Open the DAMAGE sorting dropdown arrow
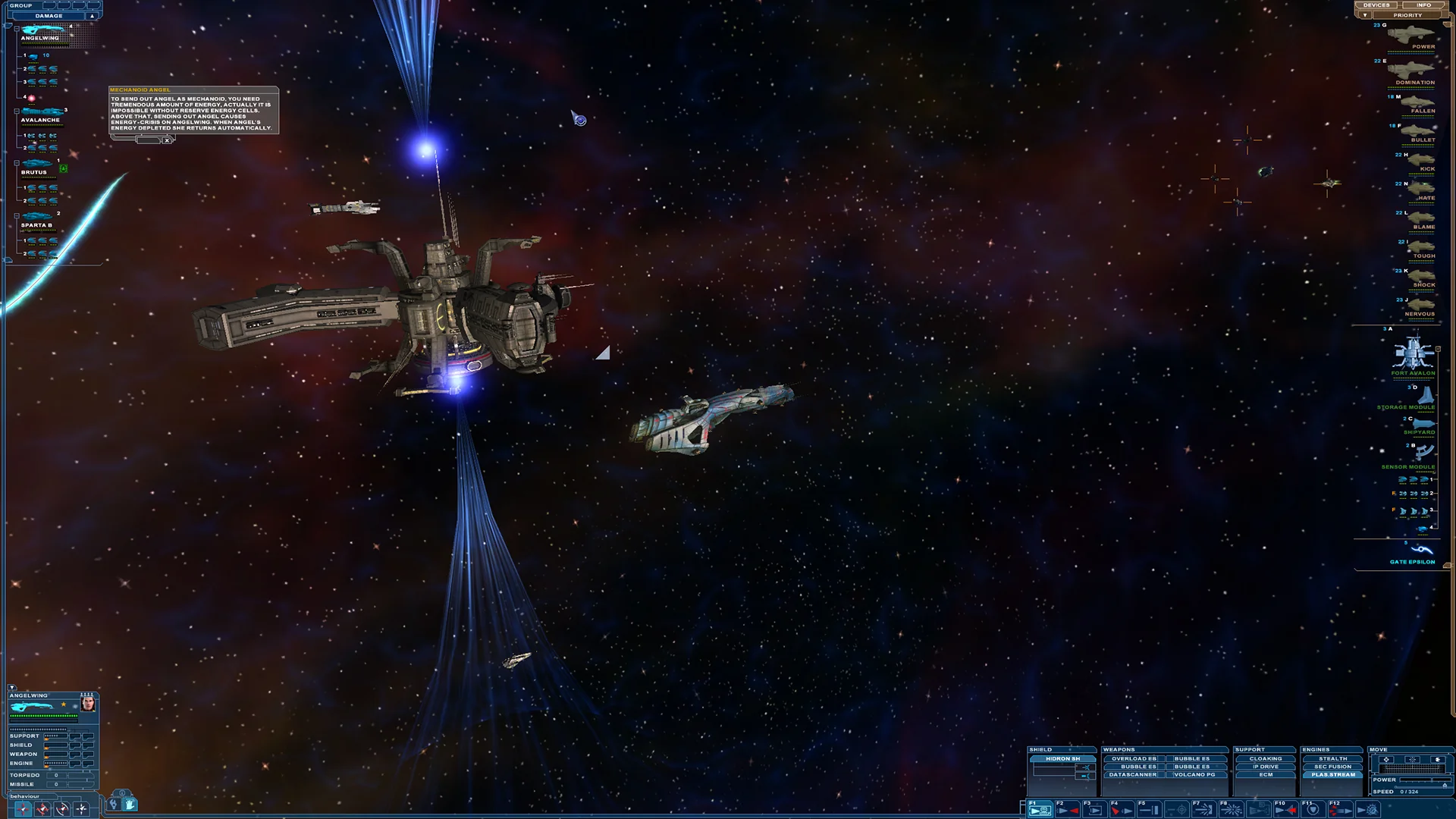This screenshot has width=1456, height=819. click(x=90, y=14)
